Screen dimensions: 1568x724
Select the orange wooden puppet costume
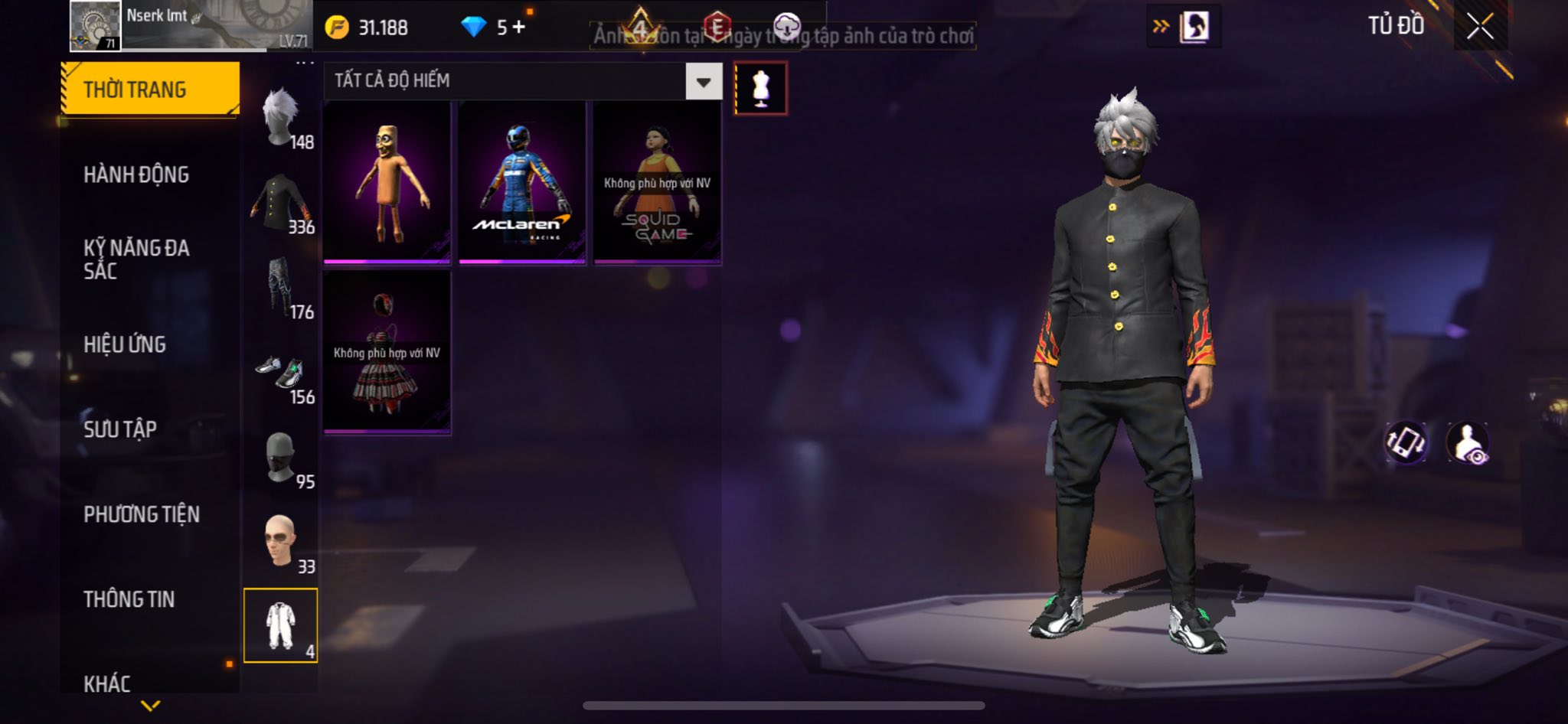(387, 182)
